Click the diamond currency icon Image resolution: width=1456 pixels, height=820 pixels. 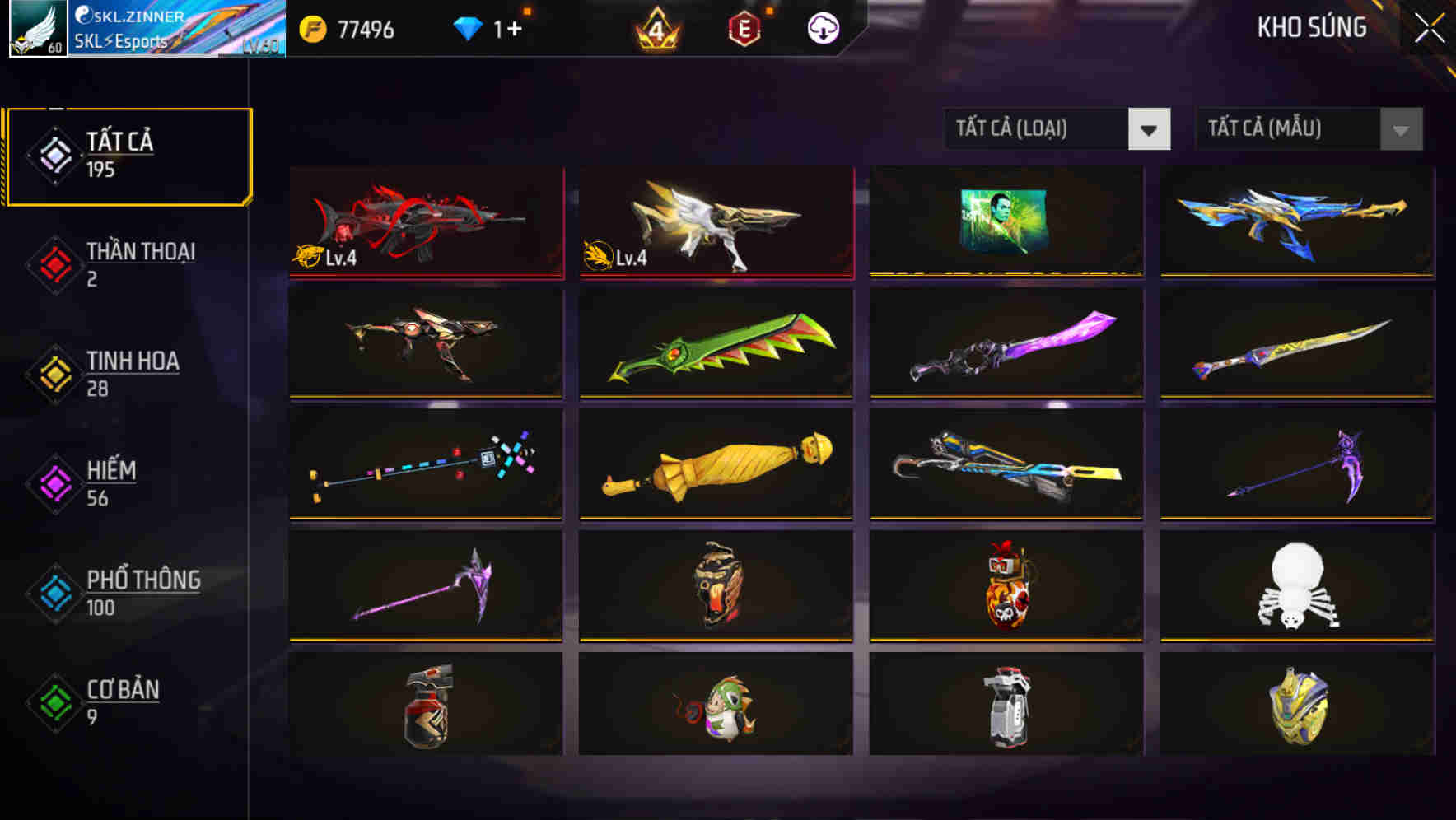(469, 27)
